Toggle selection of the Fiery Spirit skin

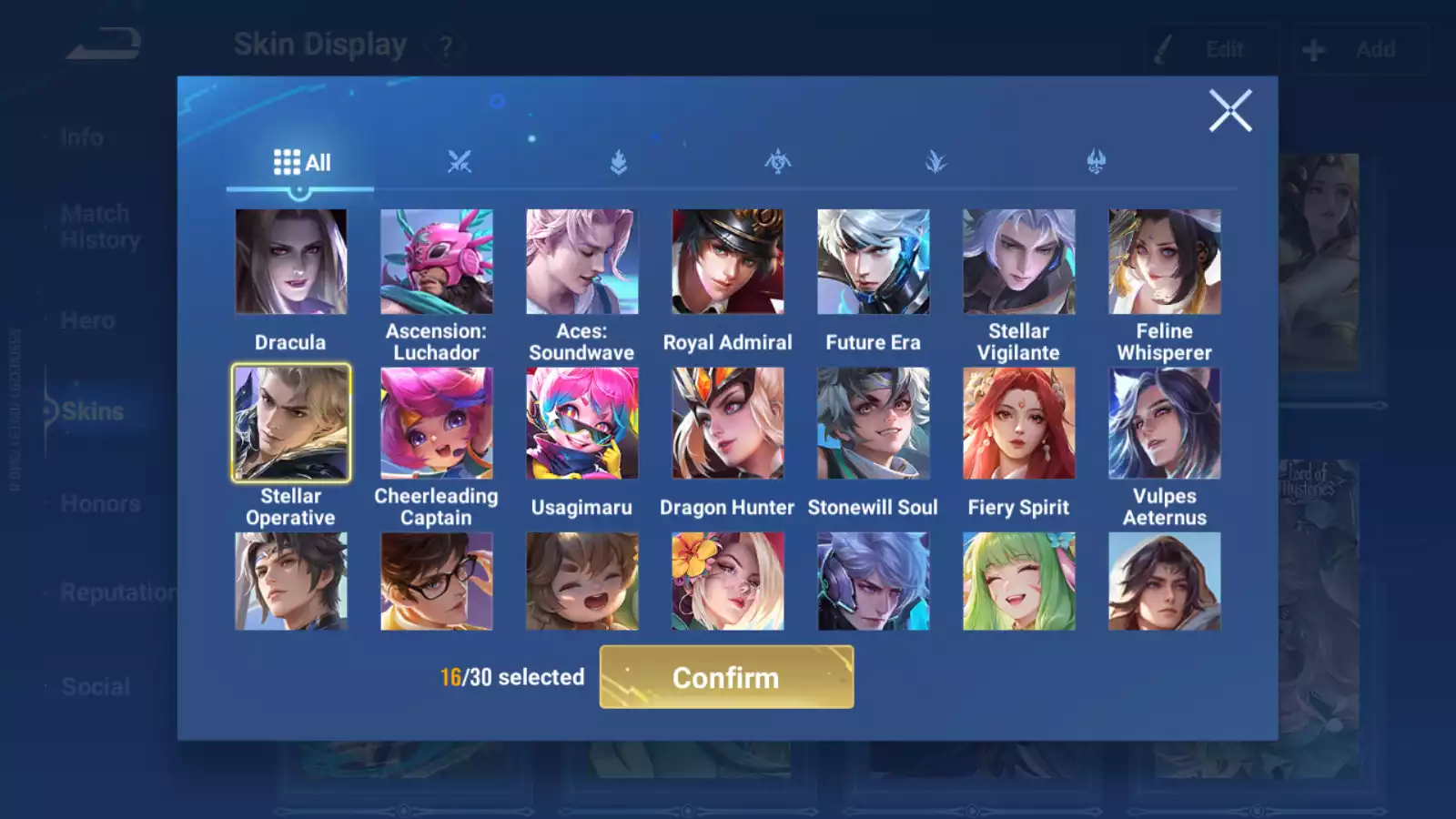(x=1019, y=423)
